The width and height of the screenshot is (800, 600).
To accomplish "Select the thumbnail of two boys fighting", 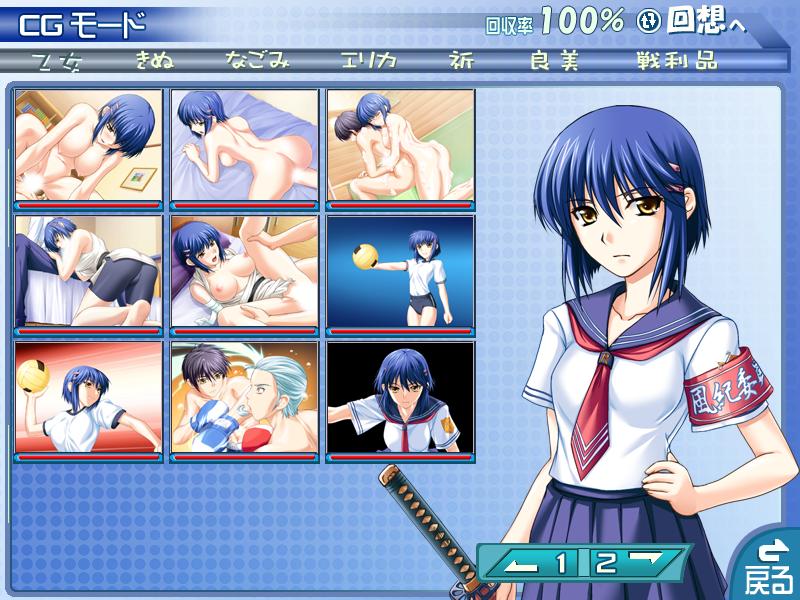I will pos(245,400).
